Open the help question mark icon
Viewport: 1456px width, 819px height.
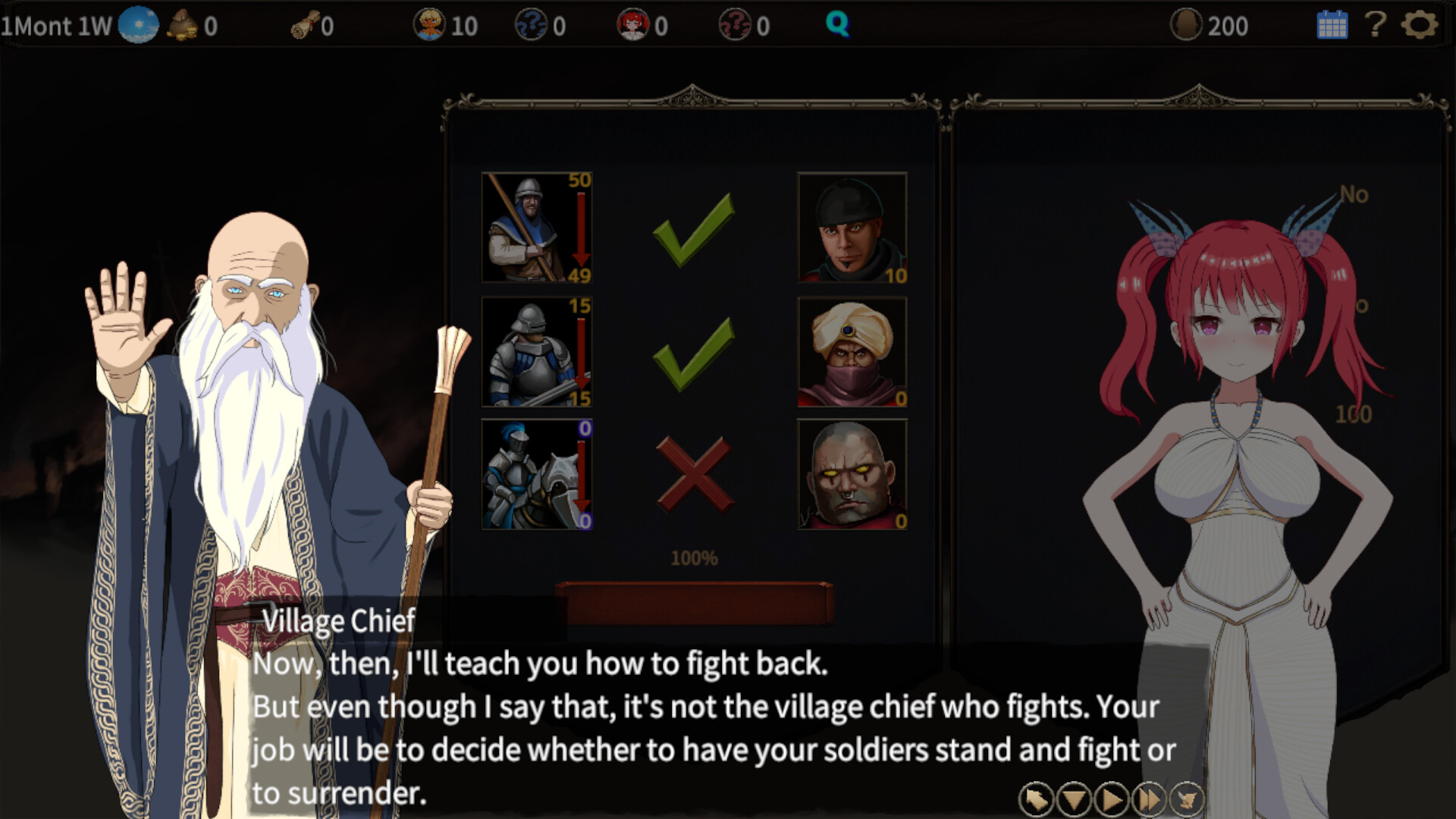tap(1374, 24)
